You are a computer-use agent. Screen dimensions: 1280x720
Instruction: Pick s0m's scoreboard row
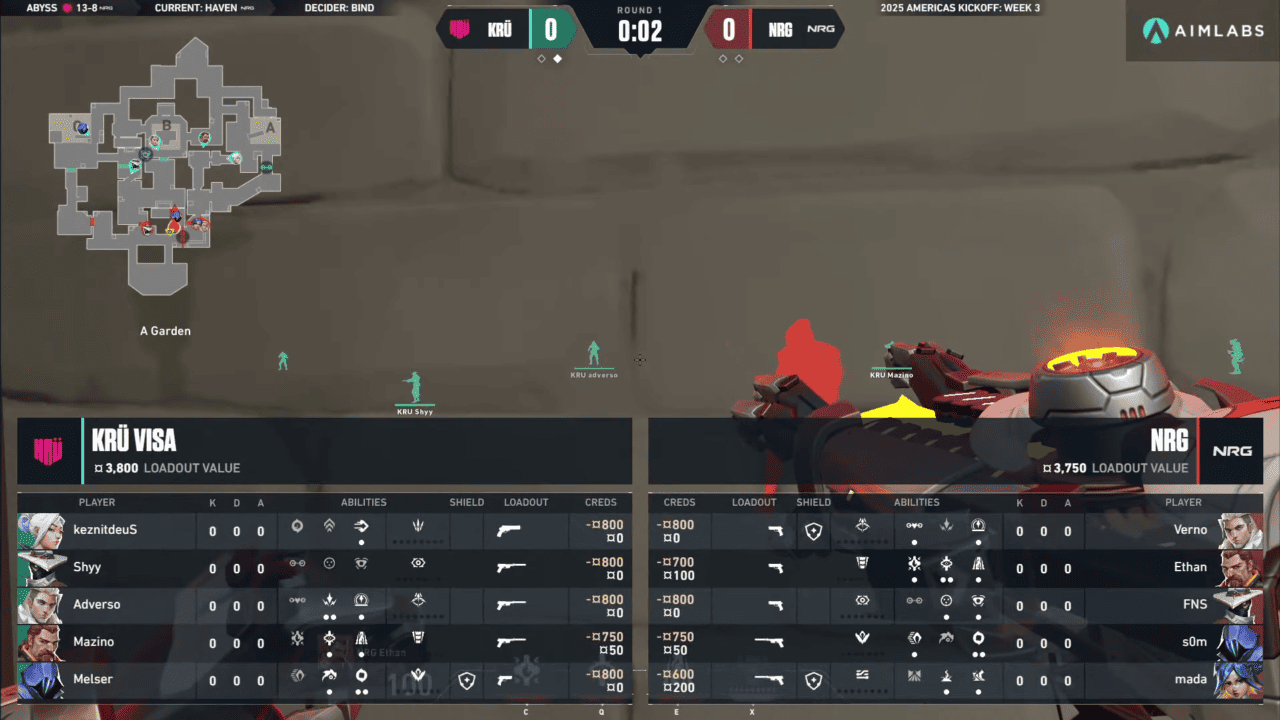(x=955, y=642)
